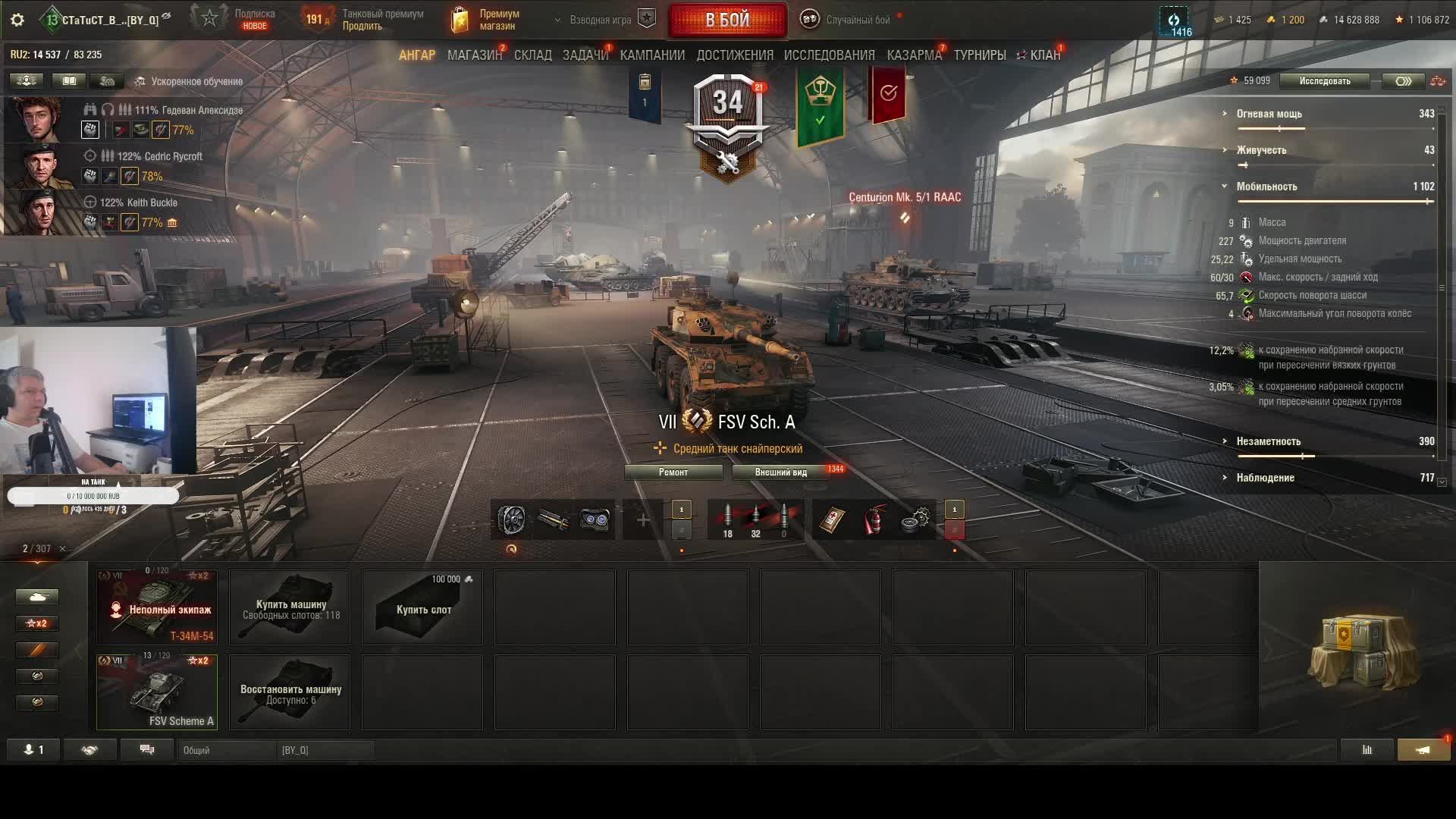Click the Исследовать button
This screenshot has height=819, width=1456.
click(1324, 81)
